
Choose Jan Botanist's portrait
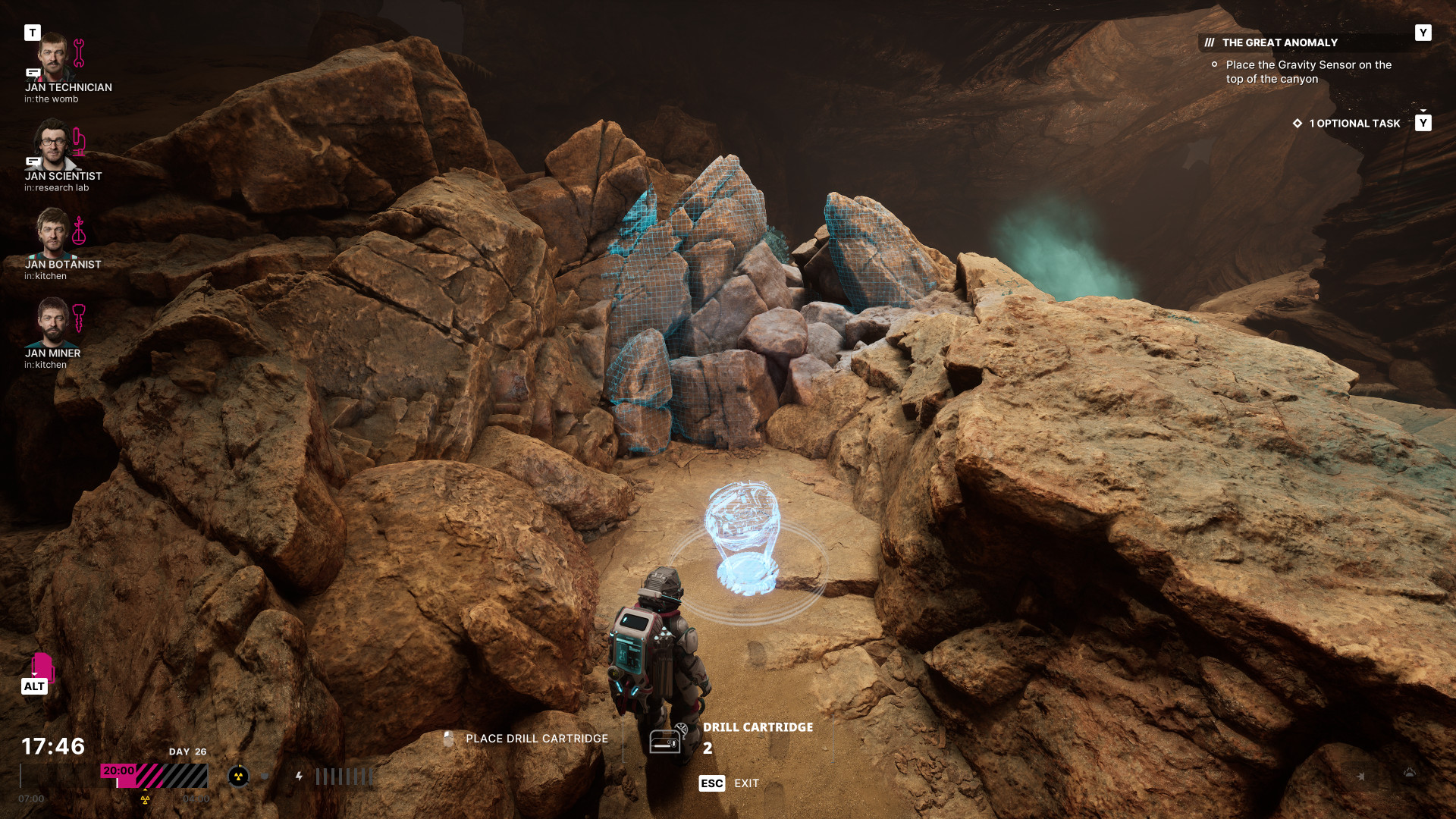pyautogui.click(x=53, y=234)
